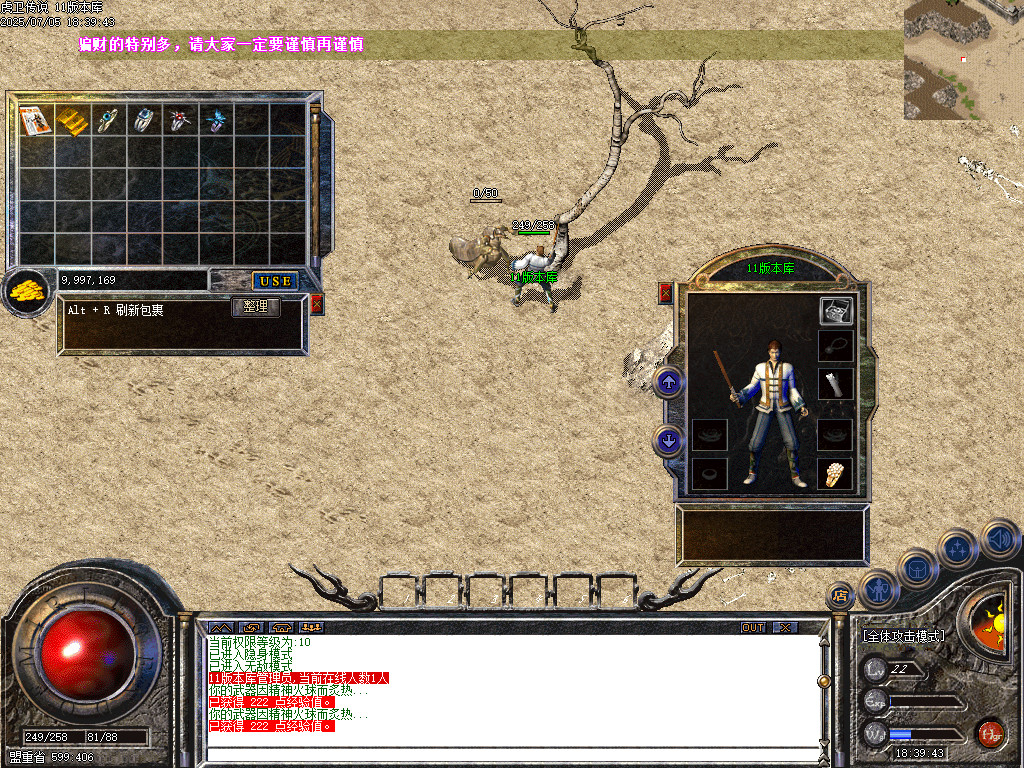This screenshot has height=768, width=1024.
Task: Toggle the sound speaker button
Action: click(x=1000, y=540)
